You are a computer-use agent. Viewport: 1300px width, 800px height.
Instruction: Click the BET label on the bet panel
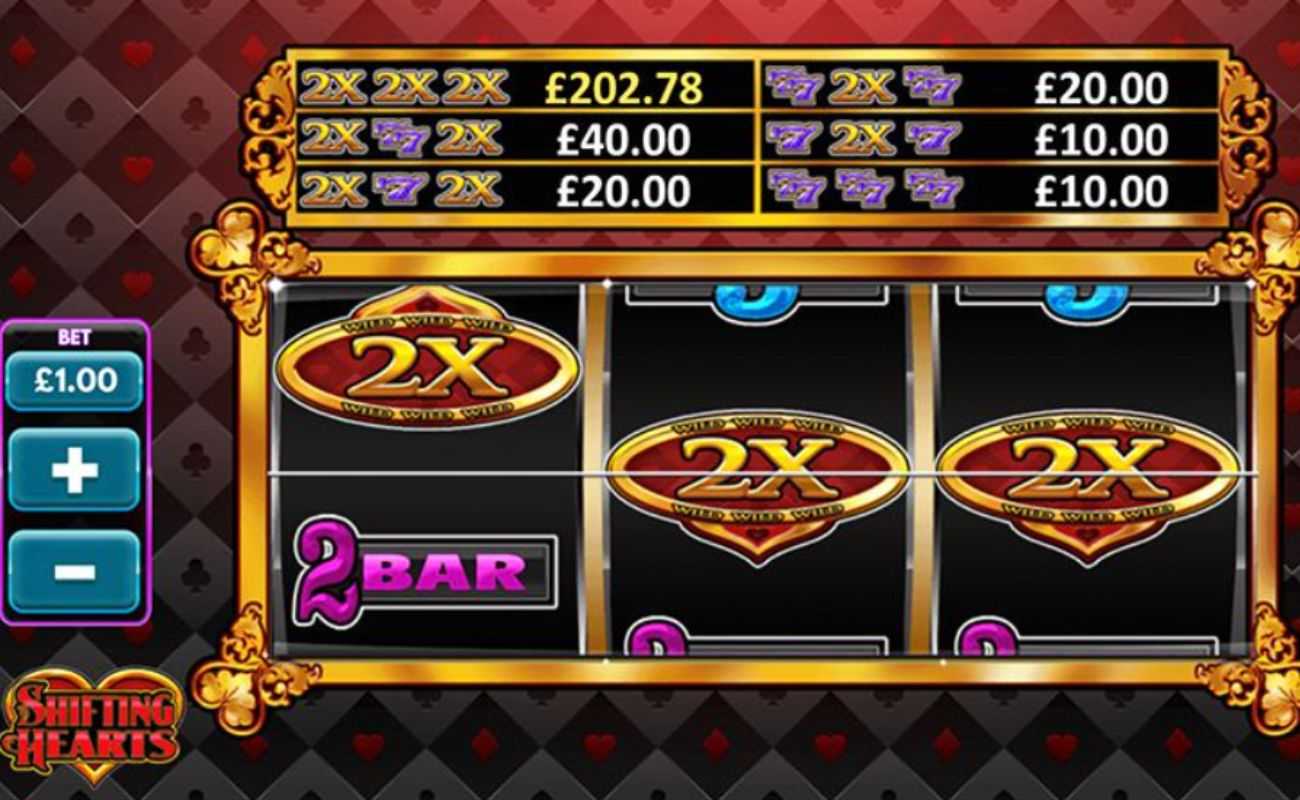pos(72,337)
